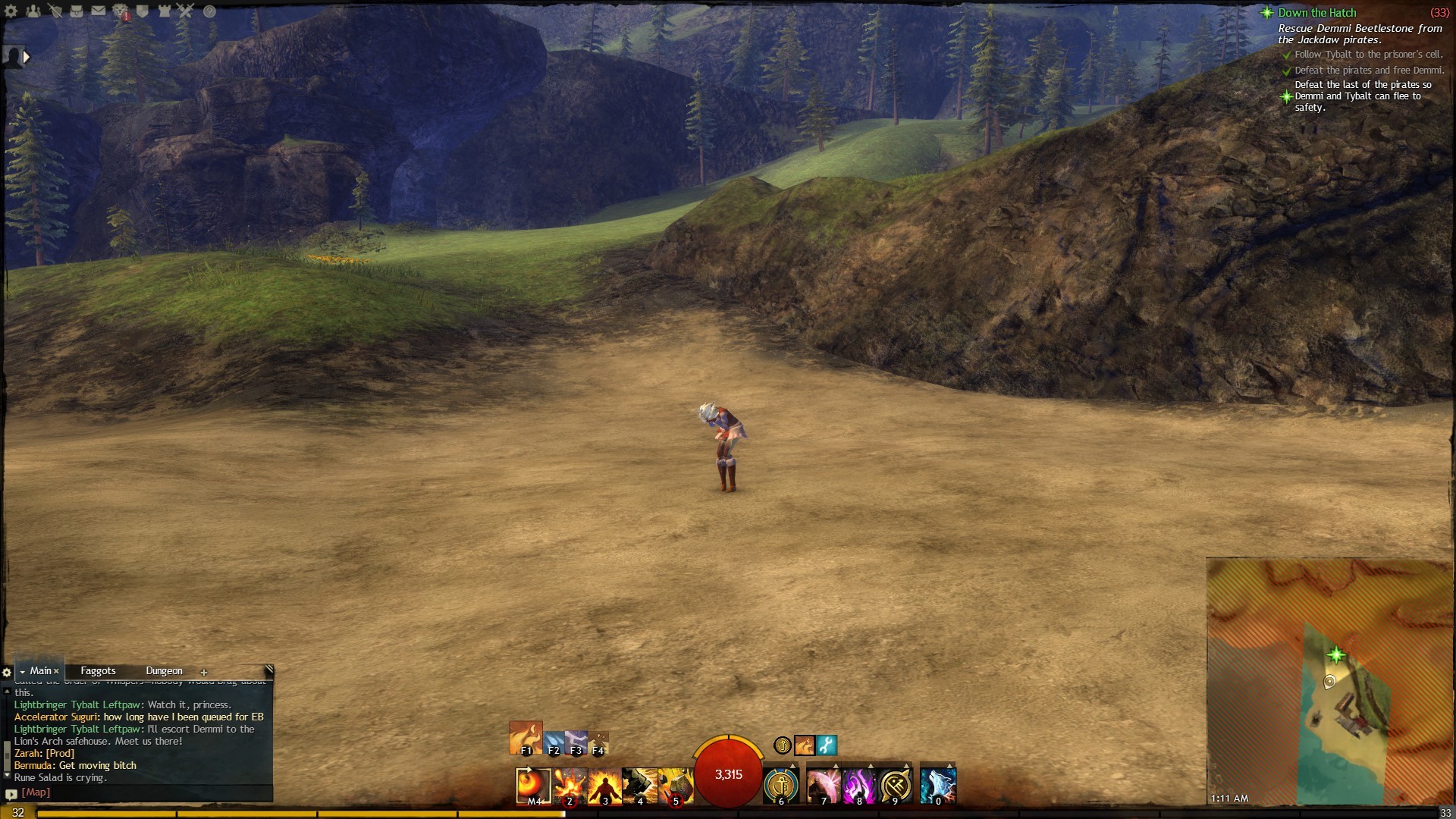Activate the ice wolf elite skill
This screenshot has height=819, width=1456.
(x=938, y=785)
